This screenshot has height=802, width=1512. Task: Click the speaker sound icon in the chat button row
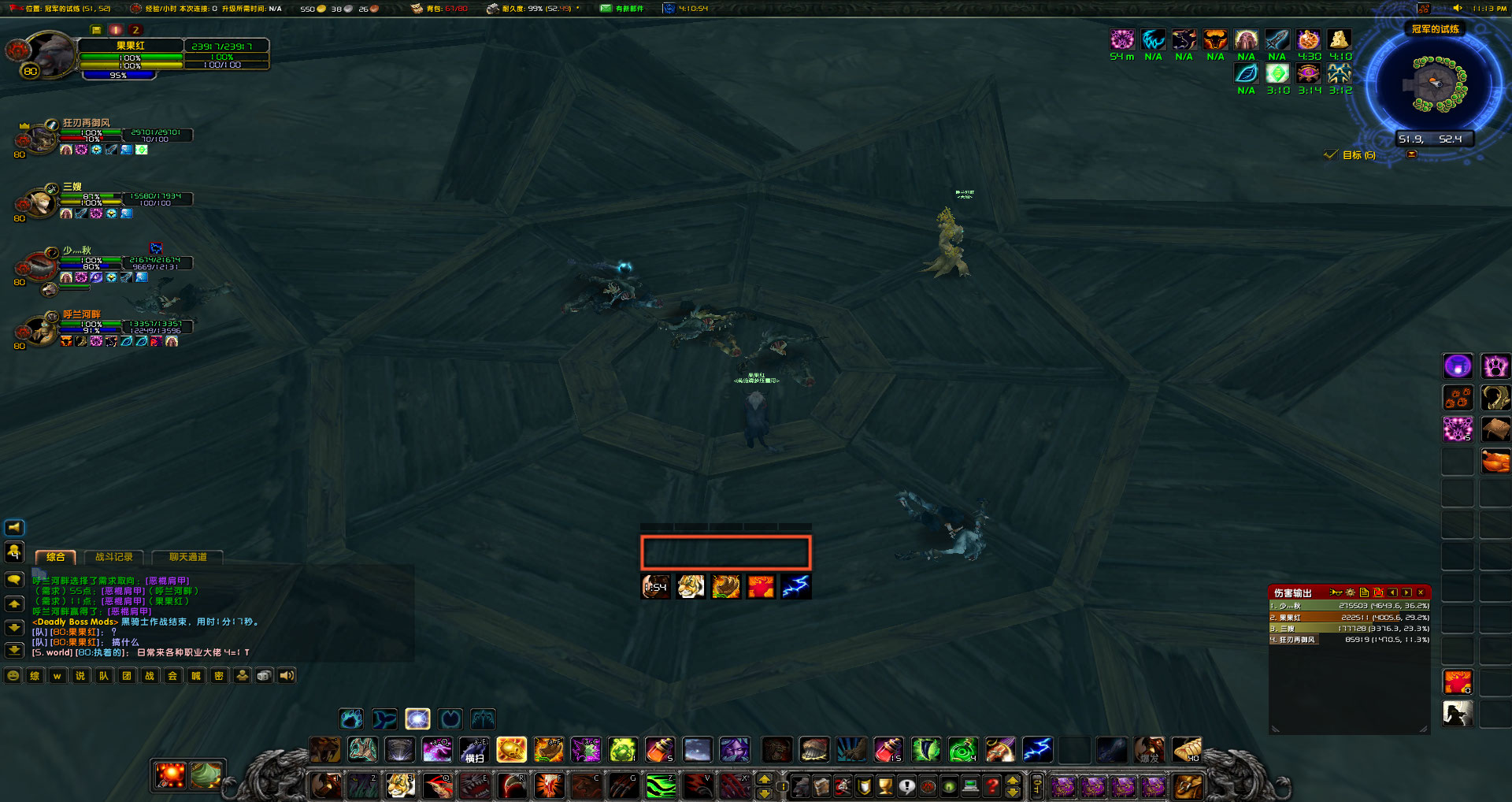pyautogui.click(x=287, y=675)
